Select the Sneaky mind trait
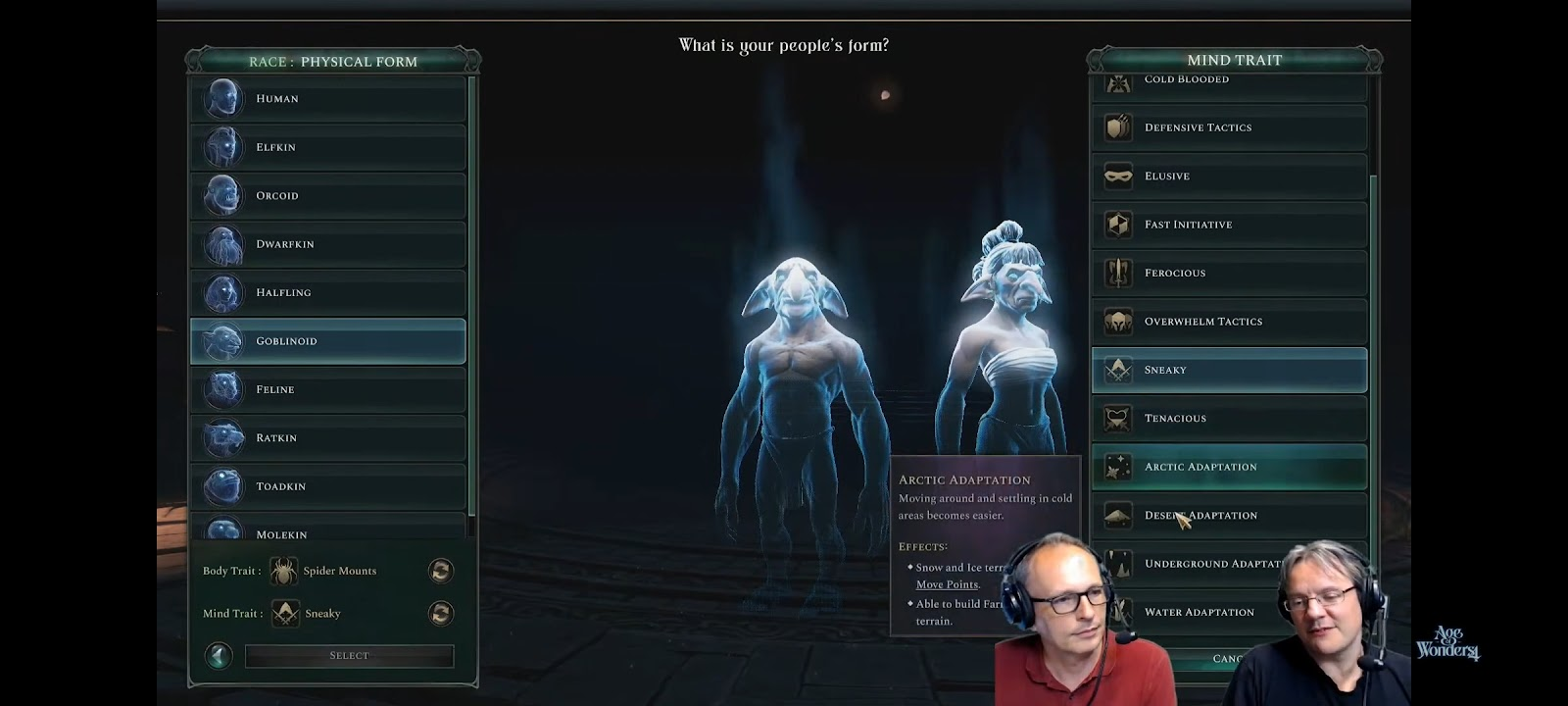 [1229, 370]
